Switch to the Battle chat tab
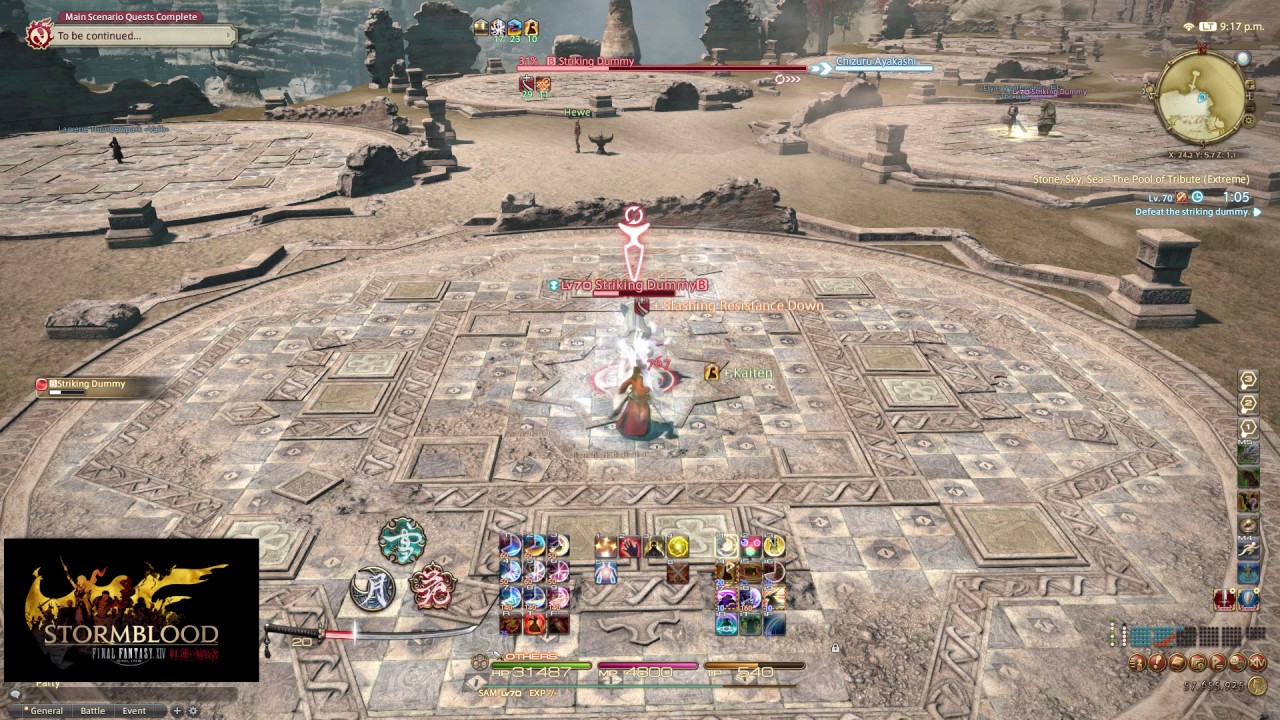Screen dimensions: 1280x720 click(92, 710)
